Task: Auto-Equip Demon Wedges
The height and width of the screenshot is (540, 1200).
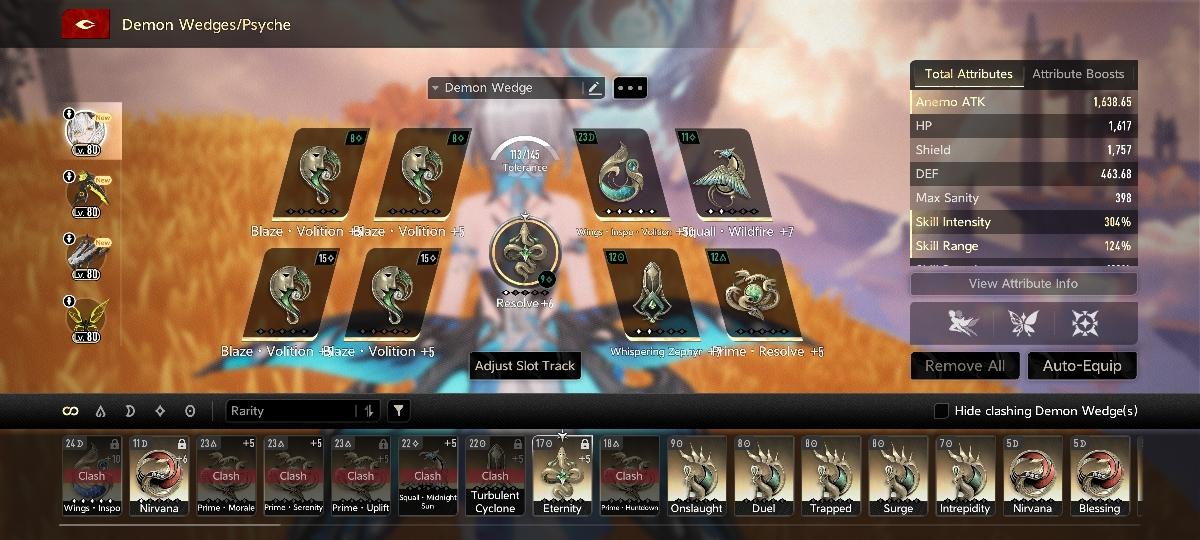Action: tap(1082, 366)
